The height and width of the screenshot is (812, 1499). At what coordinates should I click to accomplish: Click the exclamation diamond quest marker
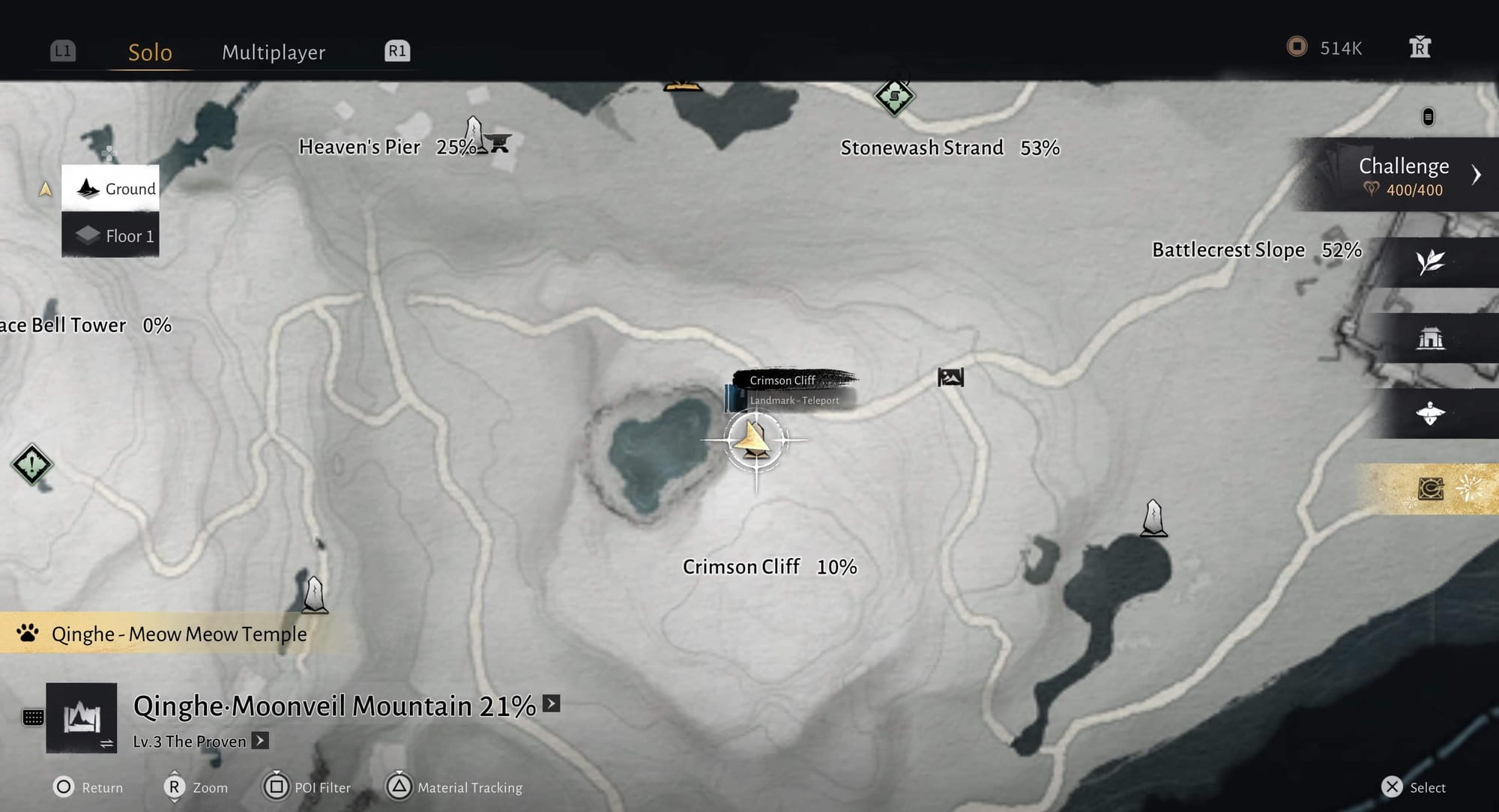point(32,464)
